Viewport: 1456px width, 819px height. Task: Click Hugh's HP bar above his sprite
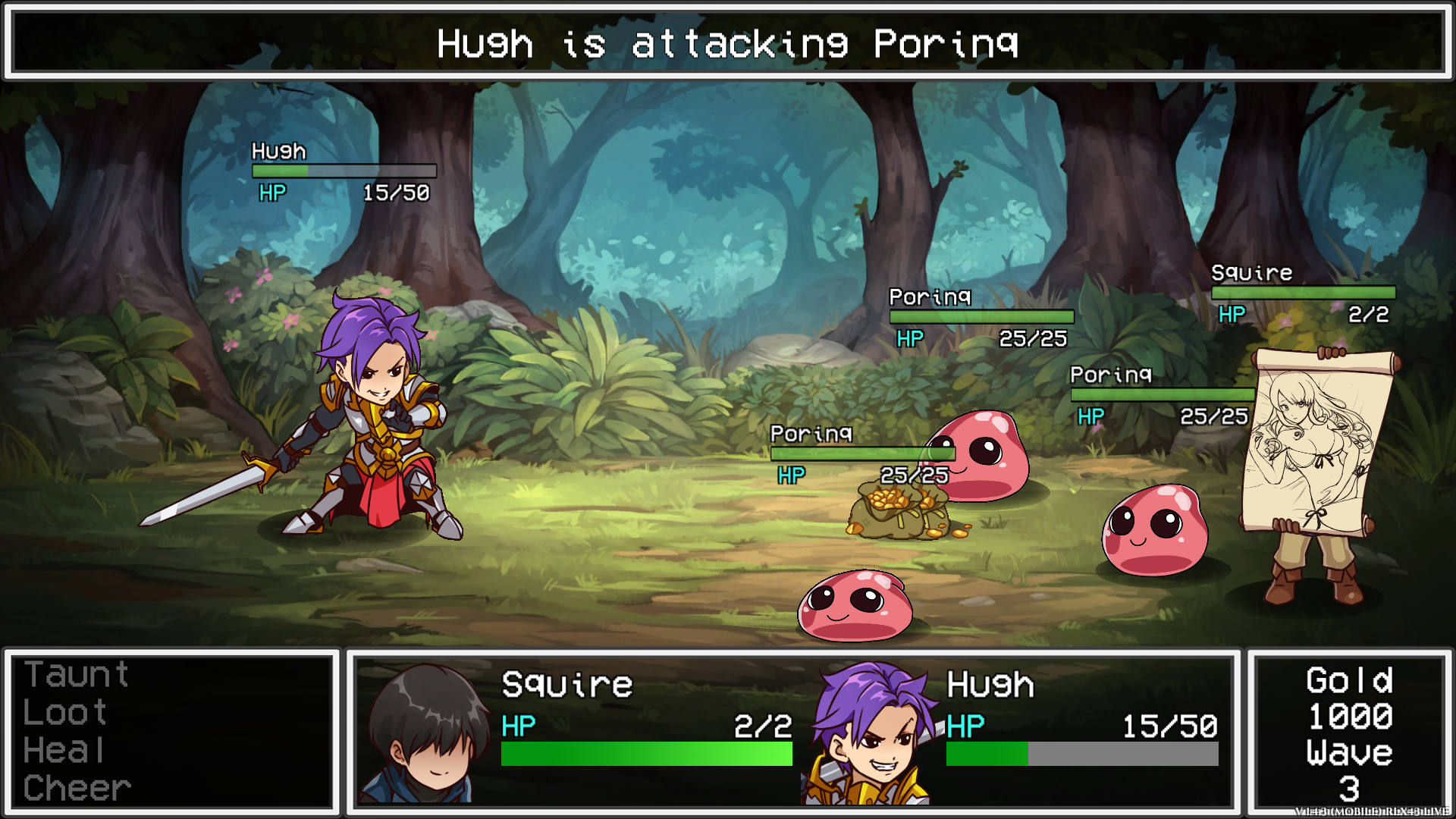click(x=345, y=170)
